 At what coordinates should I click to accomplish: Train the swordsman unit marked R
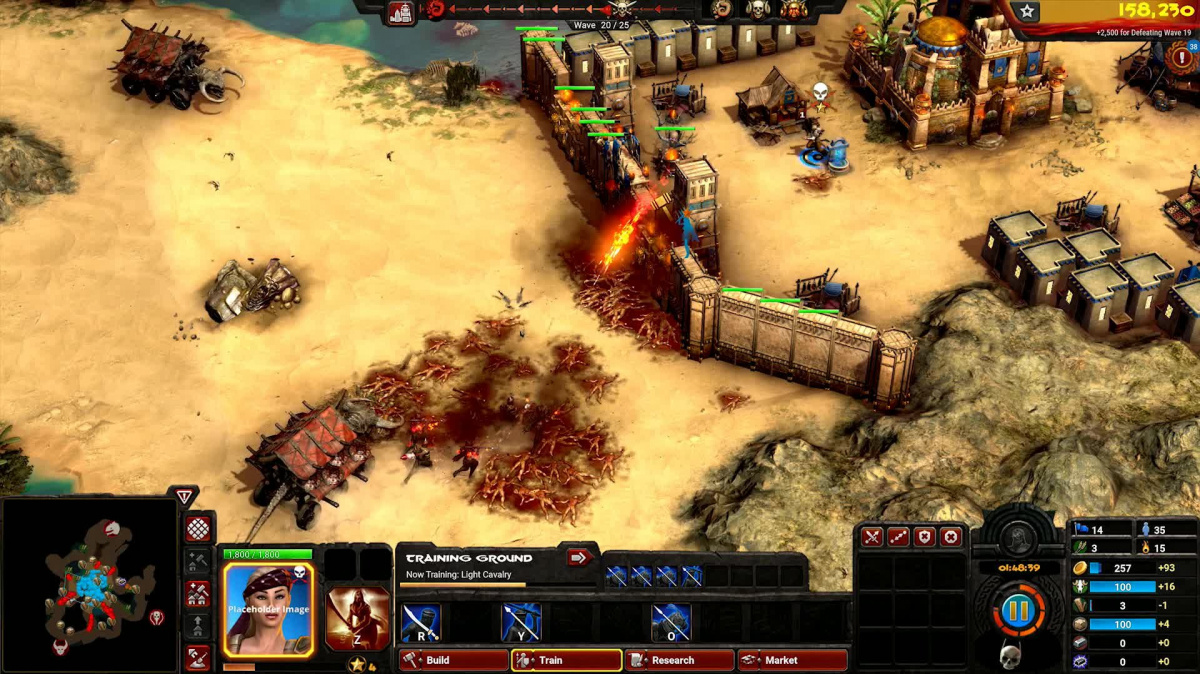click(421, 622)
